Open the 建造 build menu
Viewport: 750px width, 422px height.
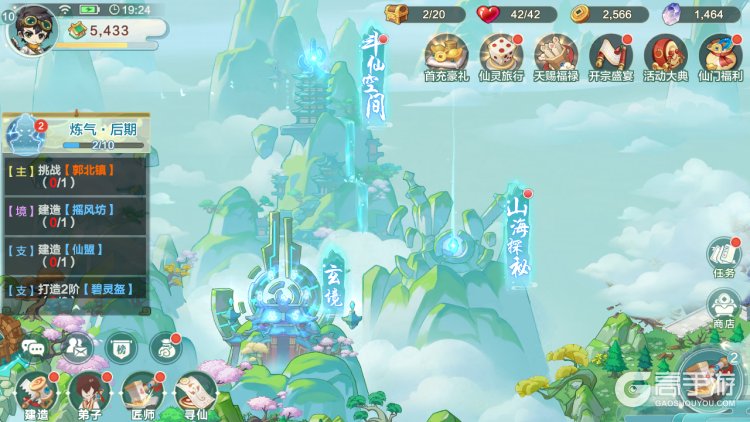pyautogui.click(x=36, y=393)
